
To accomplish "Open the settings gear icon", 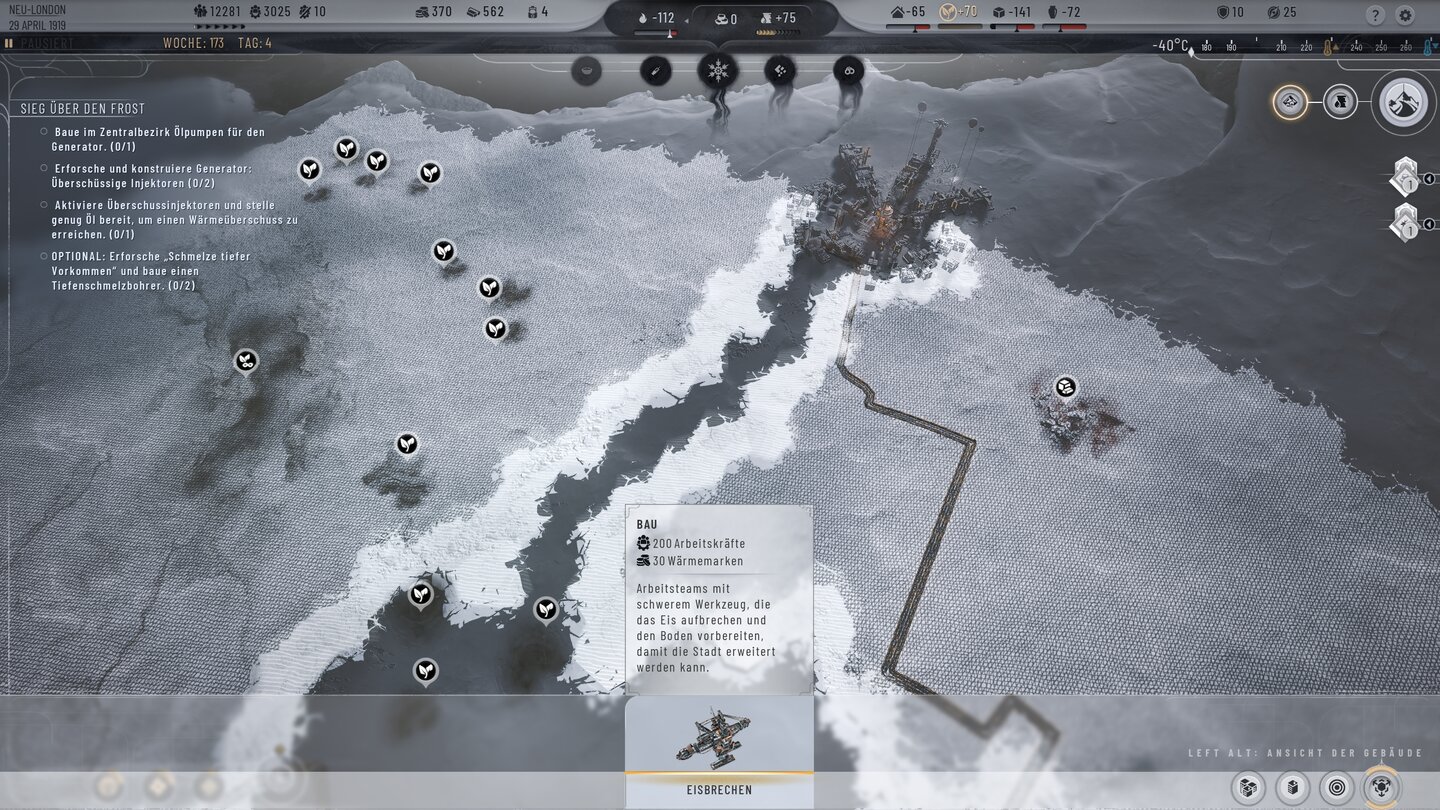I will tap(1405, 15).
